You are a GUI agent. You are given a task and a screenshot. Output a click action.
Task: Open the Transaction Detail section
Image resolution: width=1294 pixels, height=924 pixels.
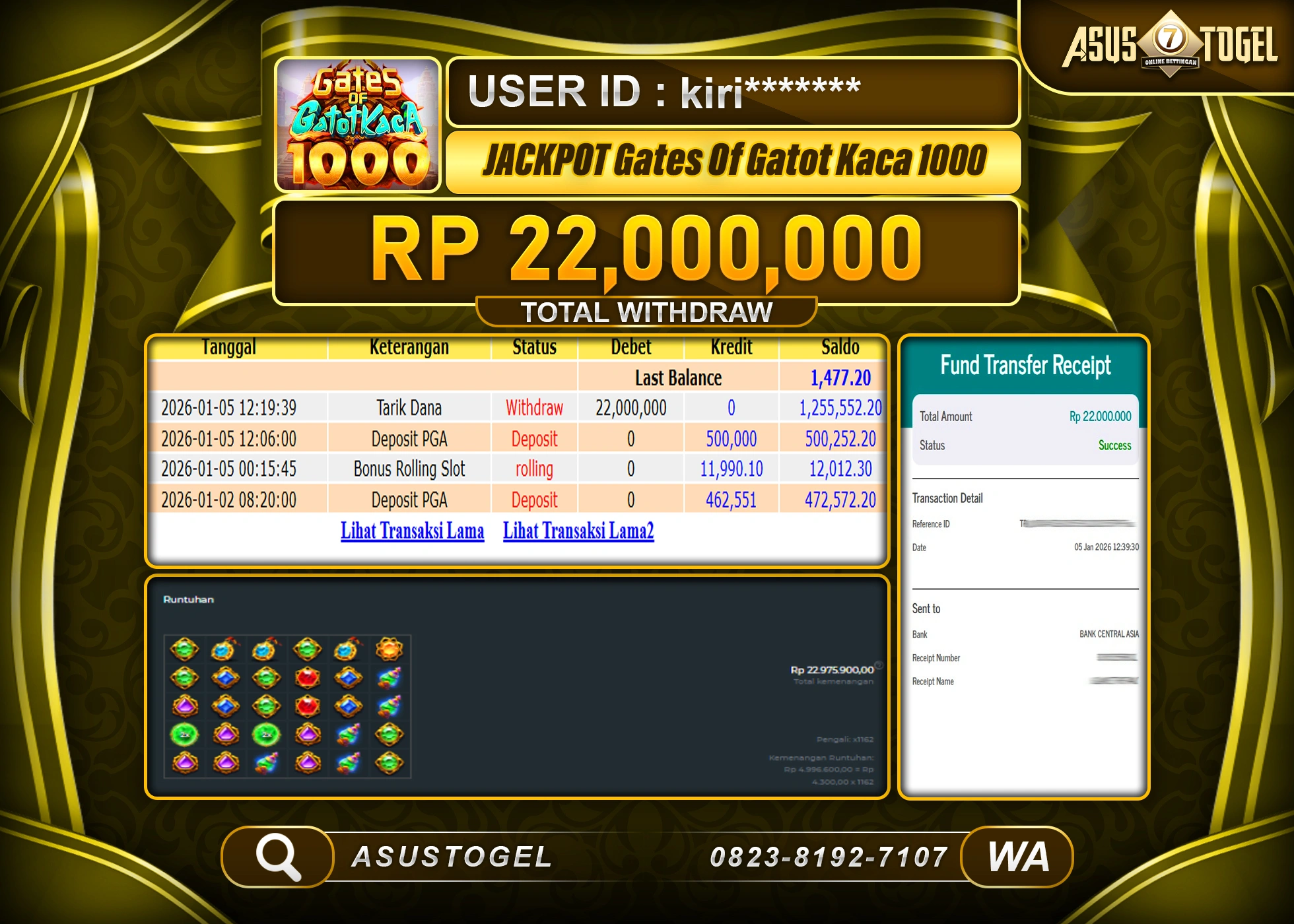(947, 498)
